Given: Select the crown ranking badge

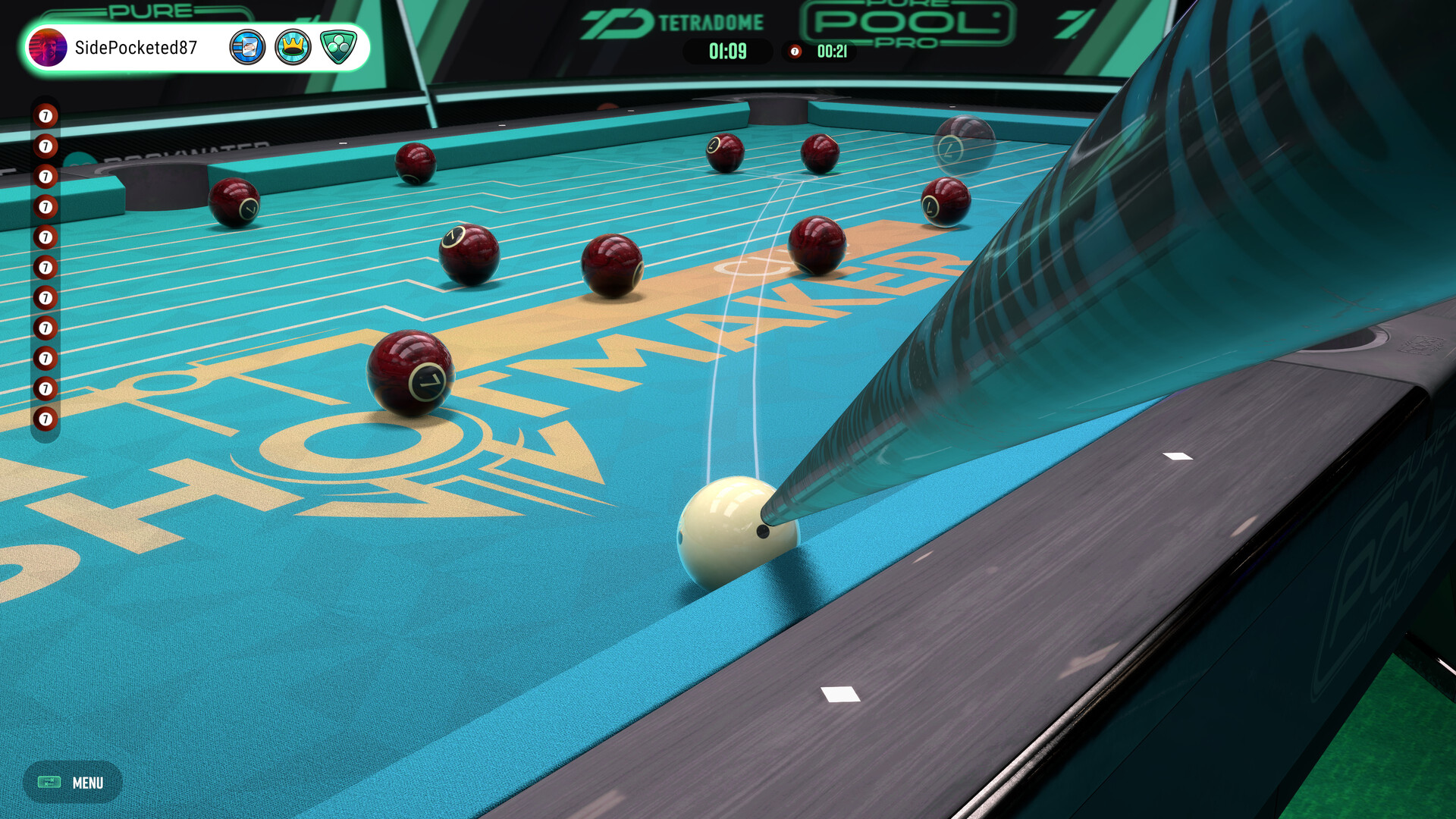Looking at the screenshot, I should 293,46.
